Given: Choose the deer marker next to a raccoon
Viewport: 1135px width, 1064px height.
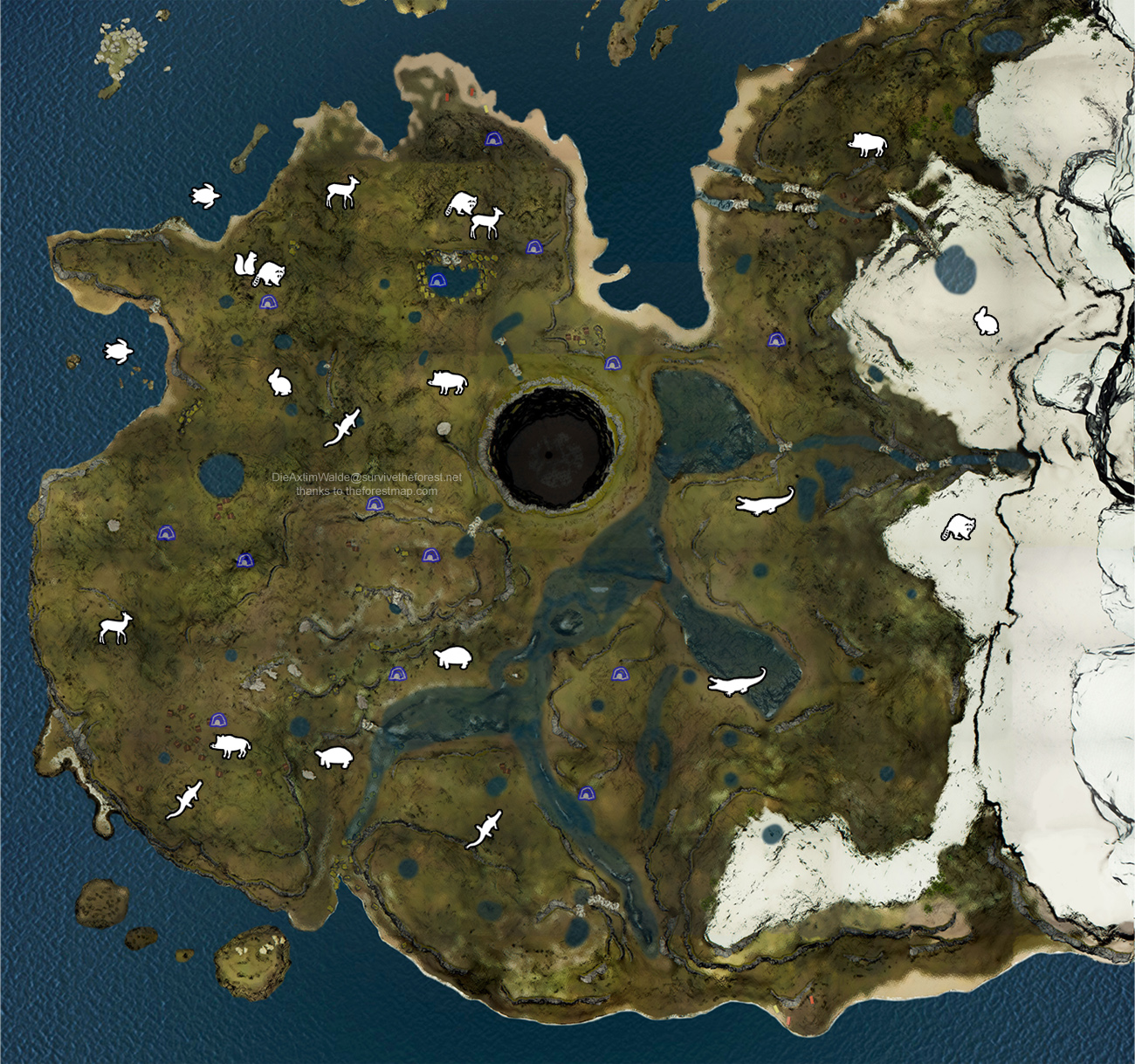Looking at the screenshot, I should pos(485,223).
